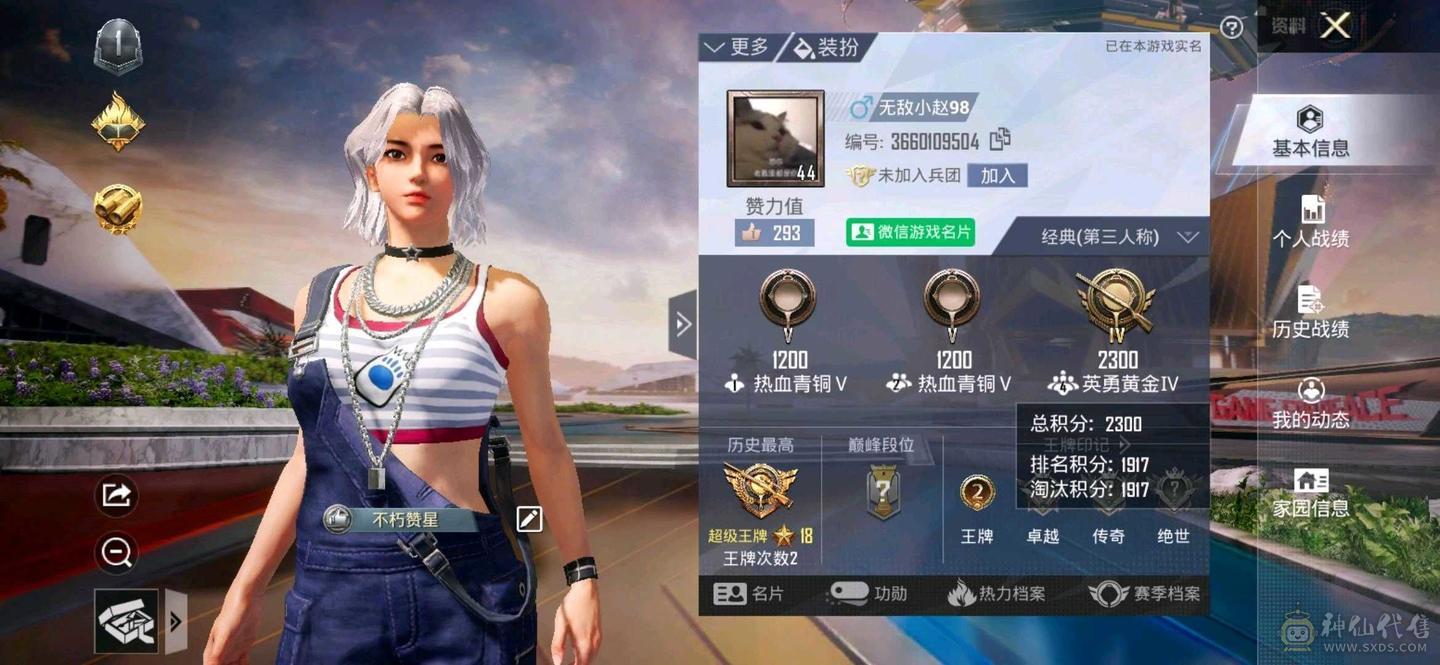Give a like via the thumbs-up 293 button
1440x665 pixels.
(773, 232)
